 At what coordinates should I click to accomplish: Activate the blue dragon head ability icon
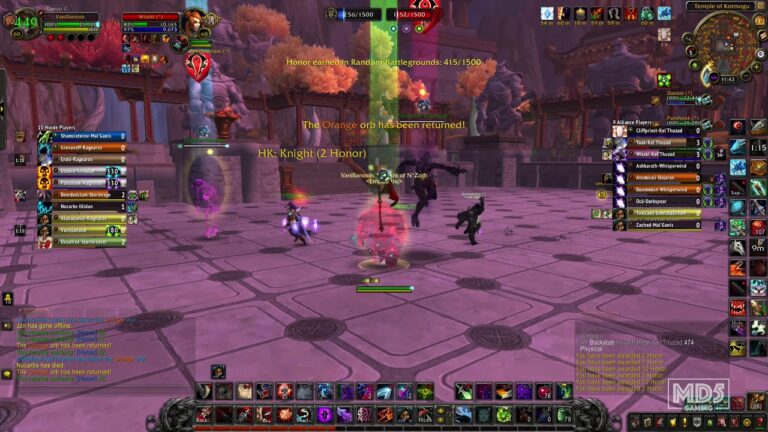pyautogui.click(x=738, y=148)
